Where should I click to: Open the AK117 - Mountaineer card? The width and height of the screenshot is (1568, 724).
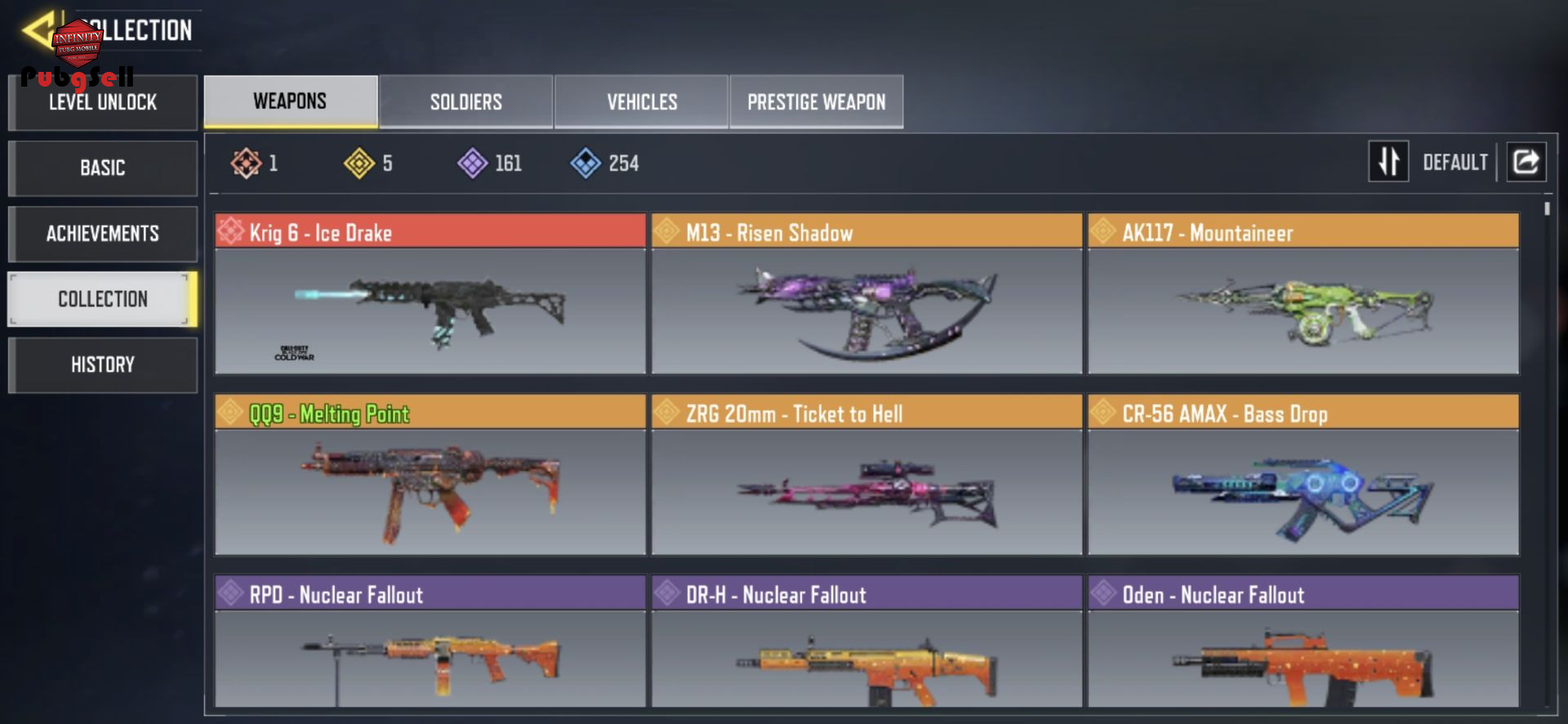[1303, 294]
